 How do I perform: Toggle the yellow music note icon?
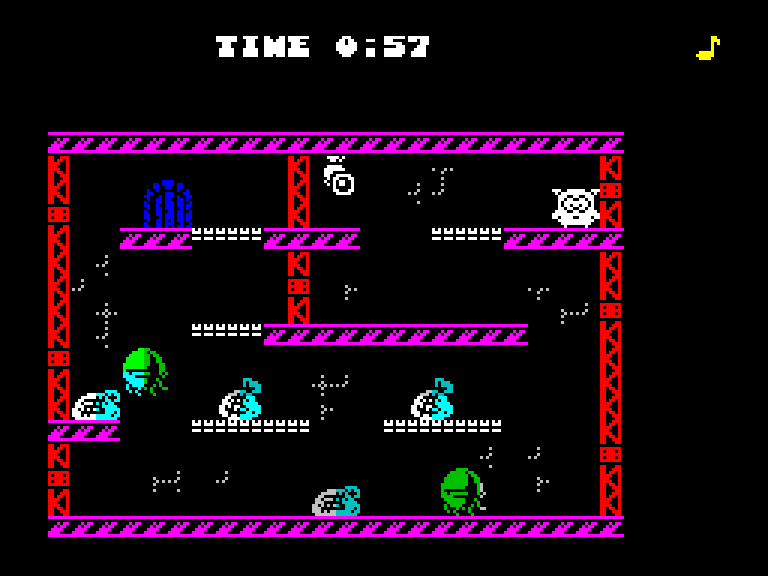(x=708, y=48)
